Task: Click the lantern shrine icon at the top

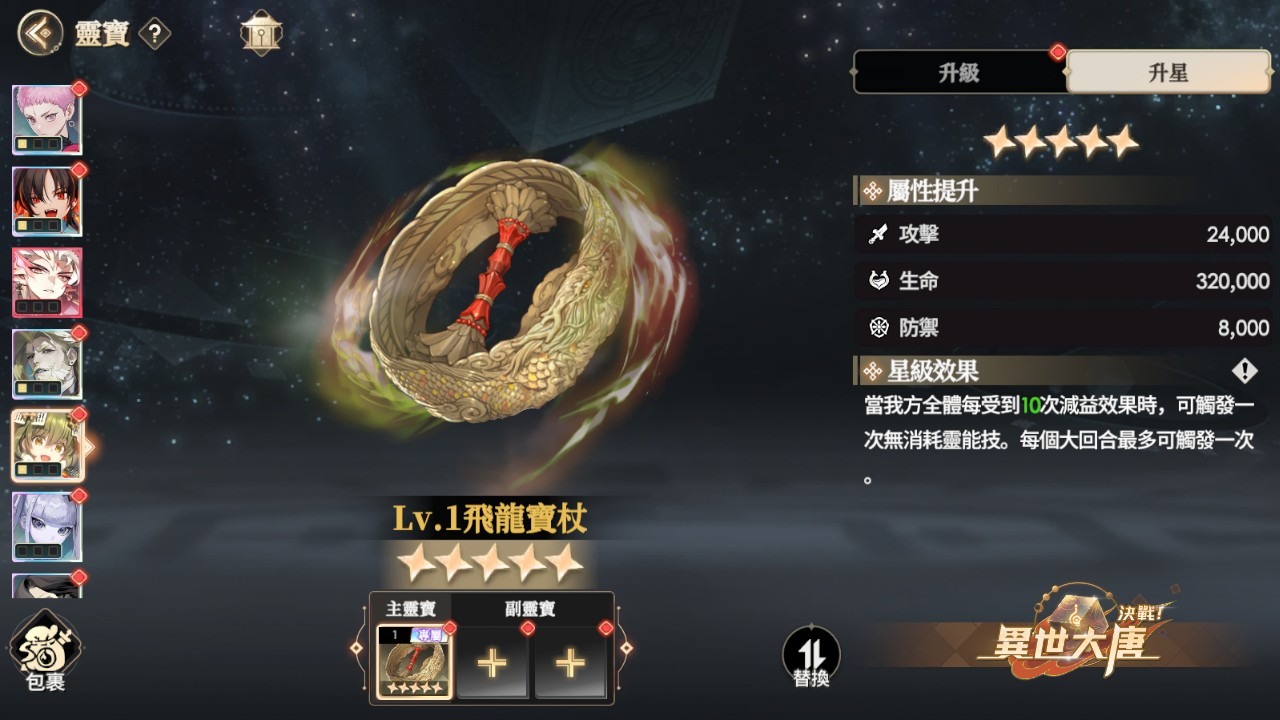Action: 260,30
